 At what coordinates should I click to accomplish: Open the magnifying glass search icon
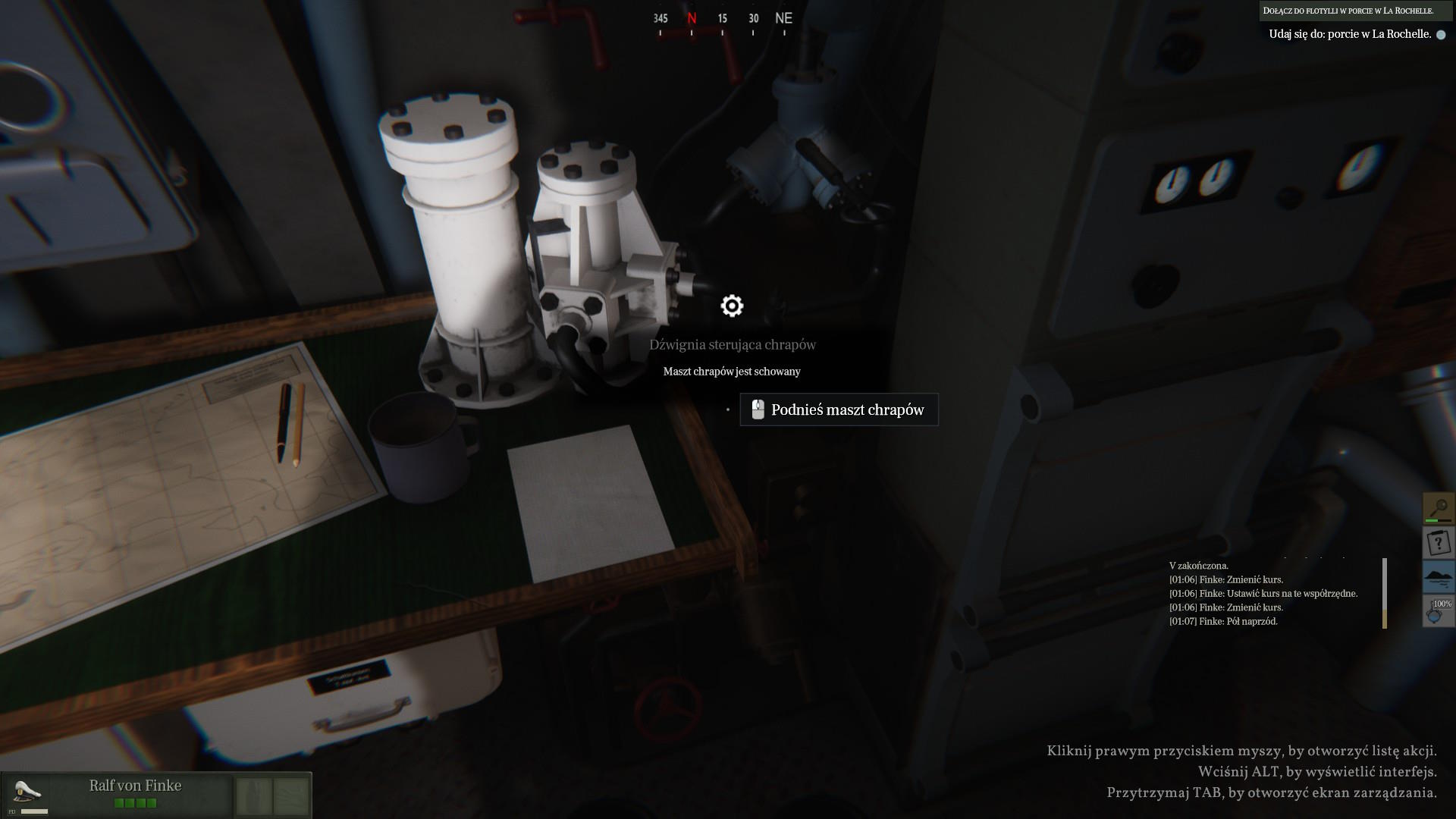coord(1438,507)
